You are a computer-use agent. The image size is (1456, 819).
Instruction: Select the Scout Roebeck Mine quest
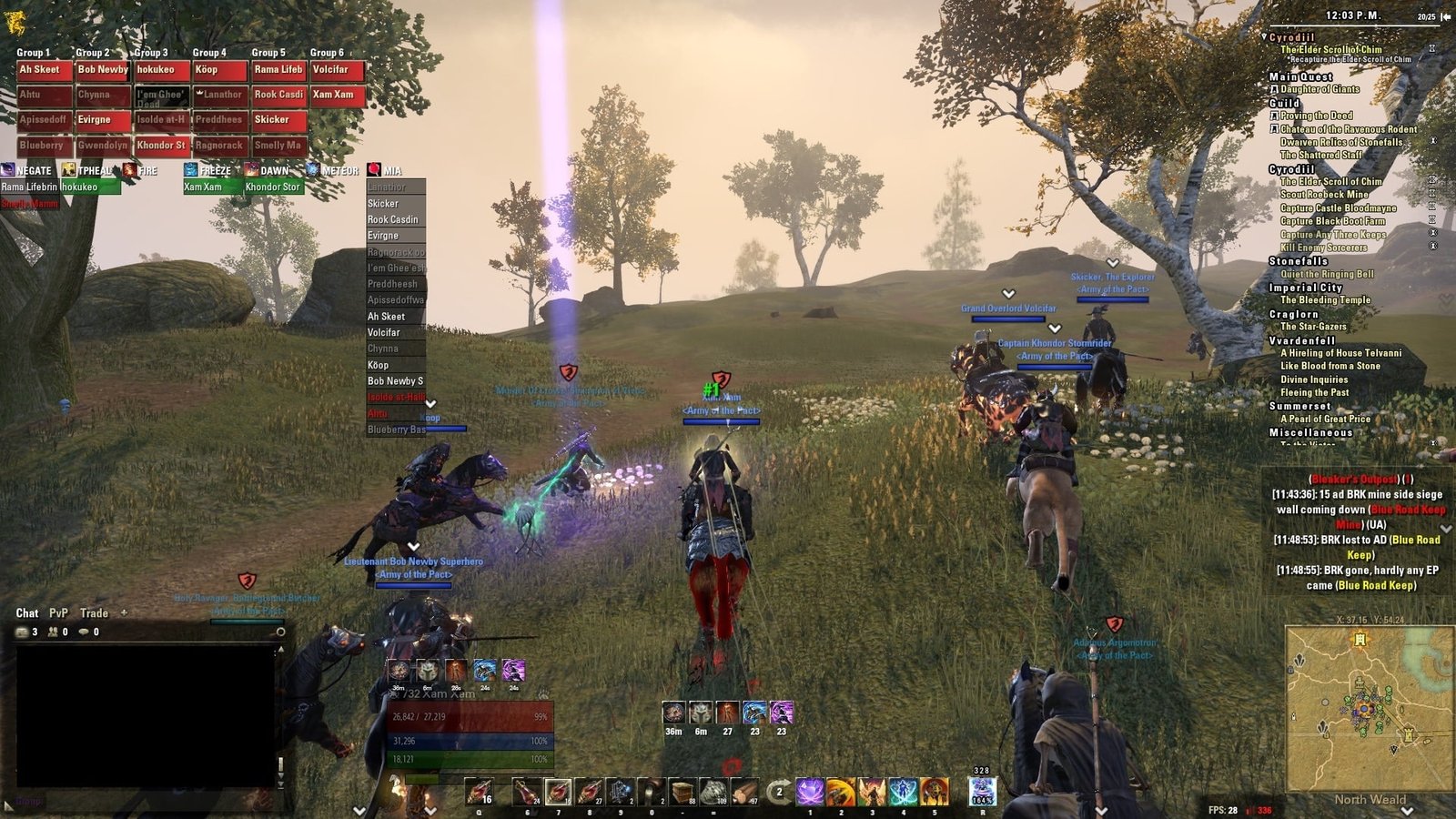click(x=1323, y=195)
